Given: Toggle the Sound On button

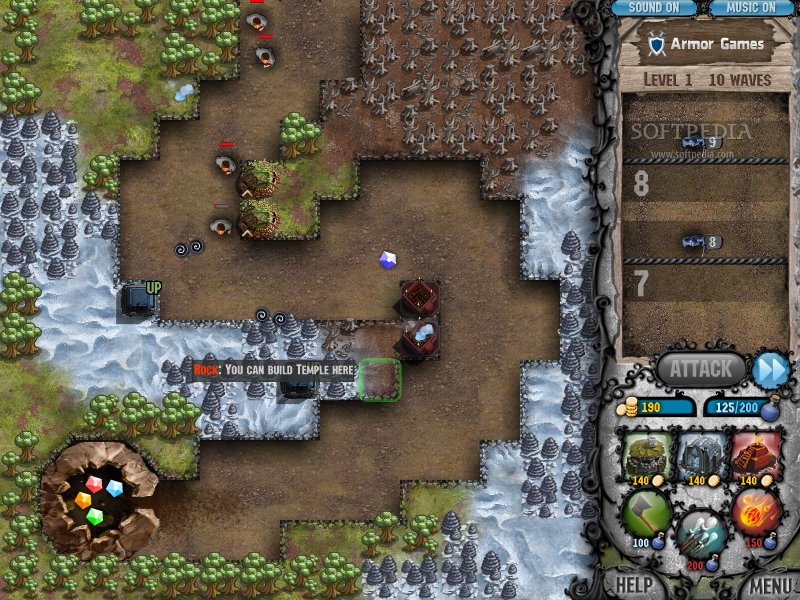Looking at the screenshot, I should [653, 8].
